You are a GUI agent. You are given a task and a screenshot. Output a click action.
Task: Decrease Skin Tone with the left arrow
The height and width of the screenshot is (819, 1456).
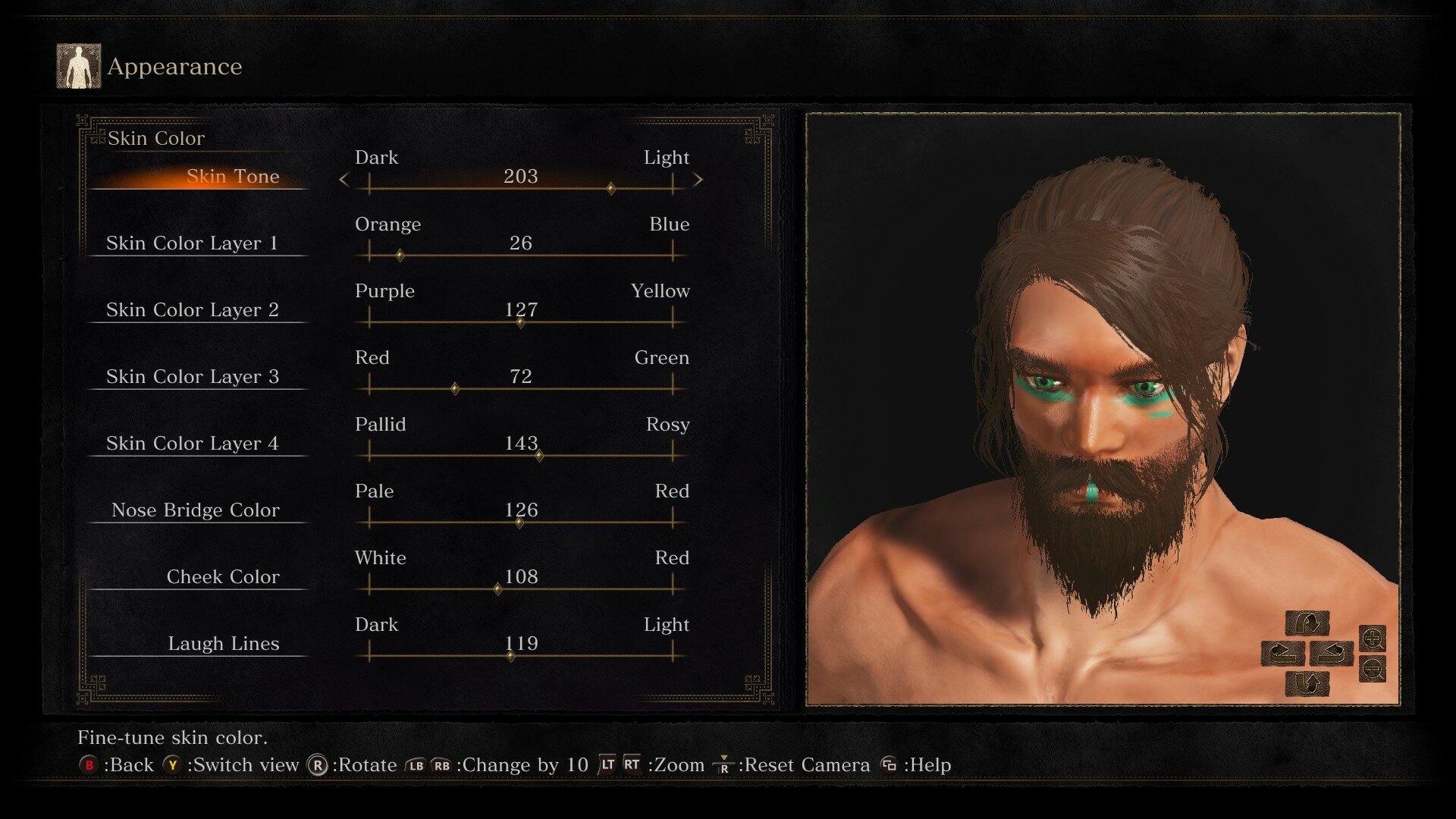344,180
